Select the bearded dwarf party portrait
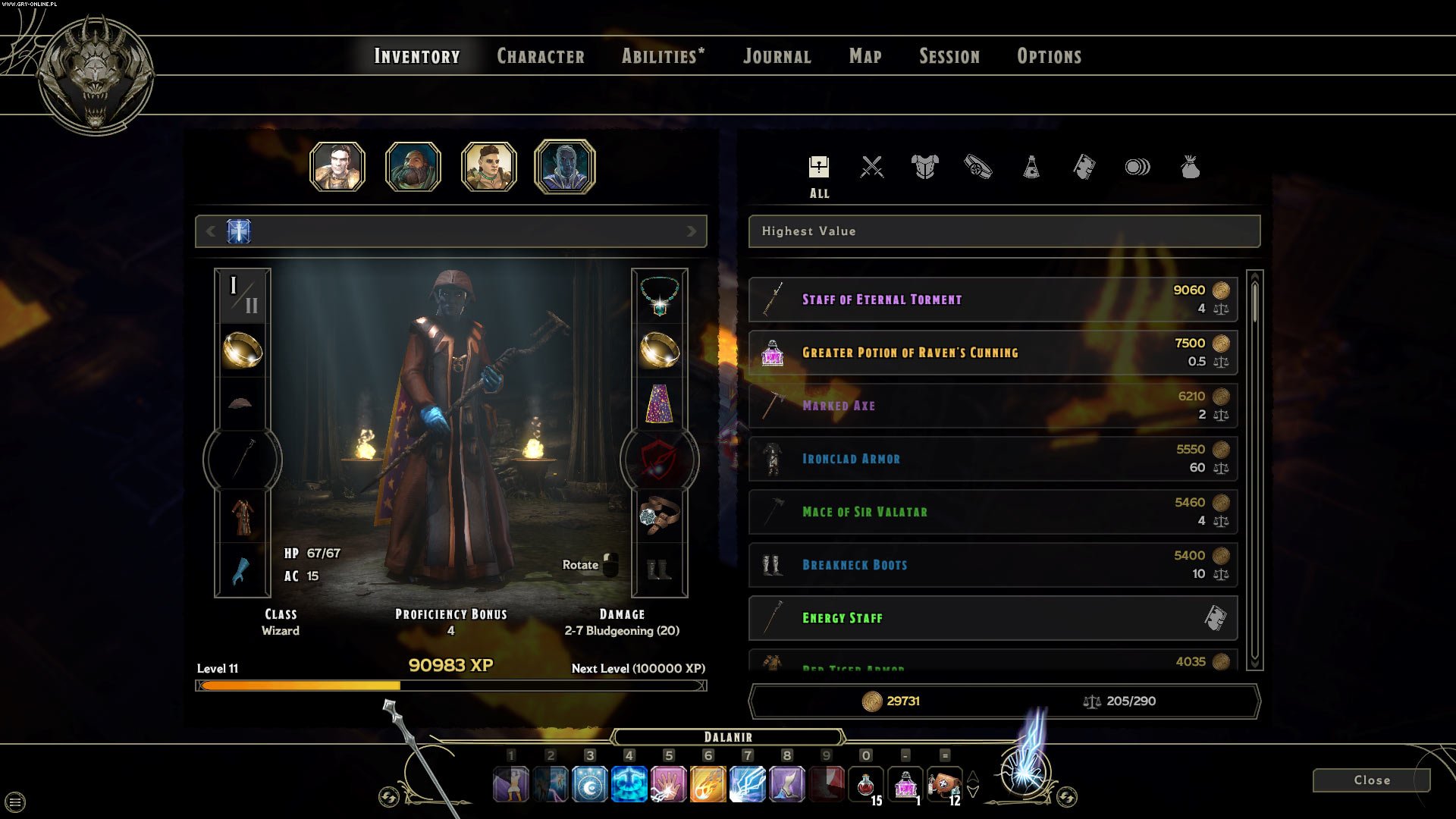The height and width of the screenshot is (819, 1456). pos(413,167)
